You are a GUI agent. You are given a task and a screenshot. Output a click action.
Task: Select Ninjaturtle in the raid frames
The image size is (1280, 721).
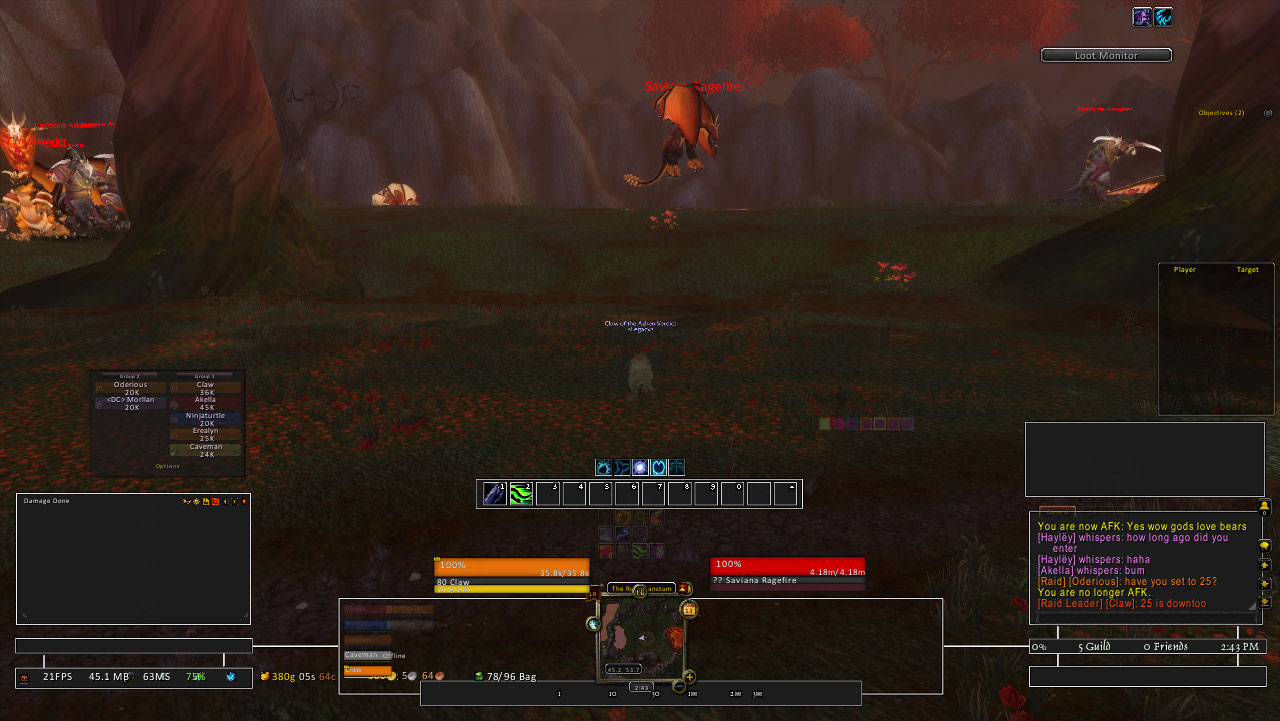click(205, 419)
